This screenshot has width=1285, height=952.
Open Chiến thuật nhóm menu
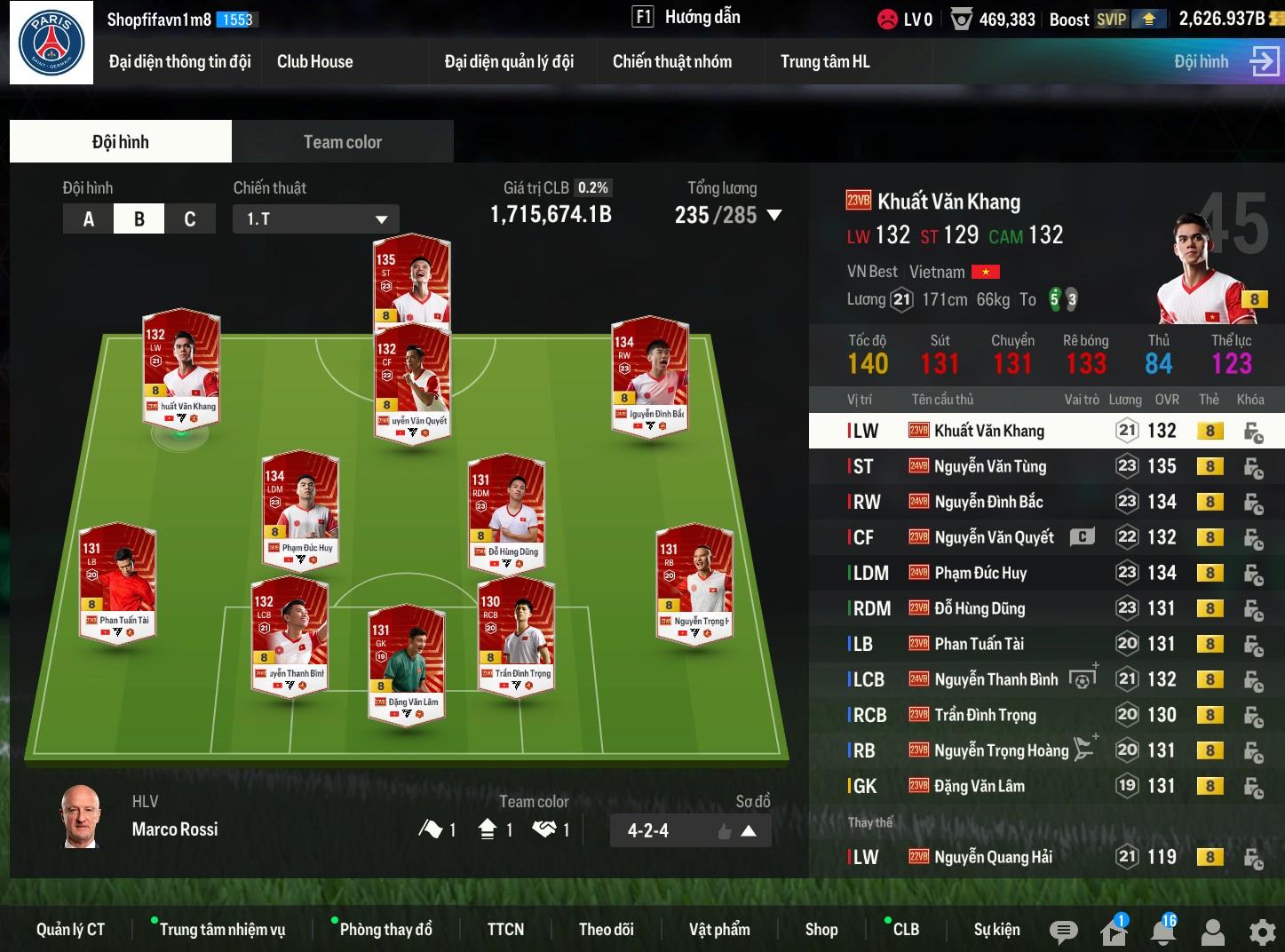click(x=672, y=61)
